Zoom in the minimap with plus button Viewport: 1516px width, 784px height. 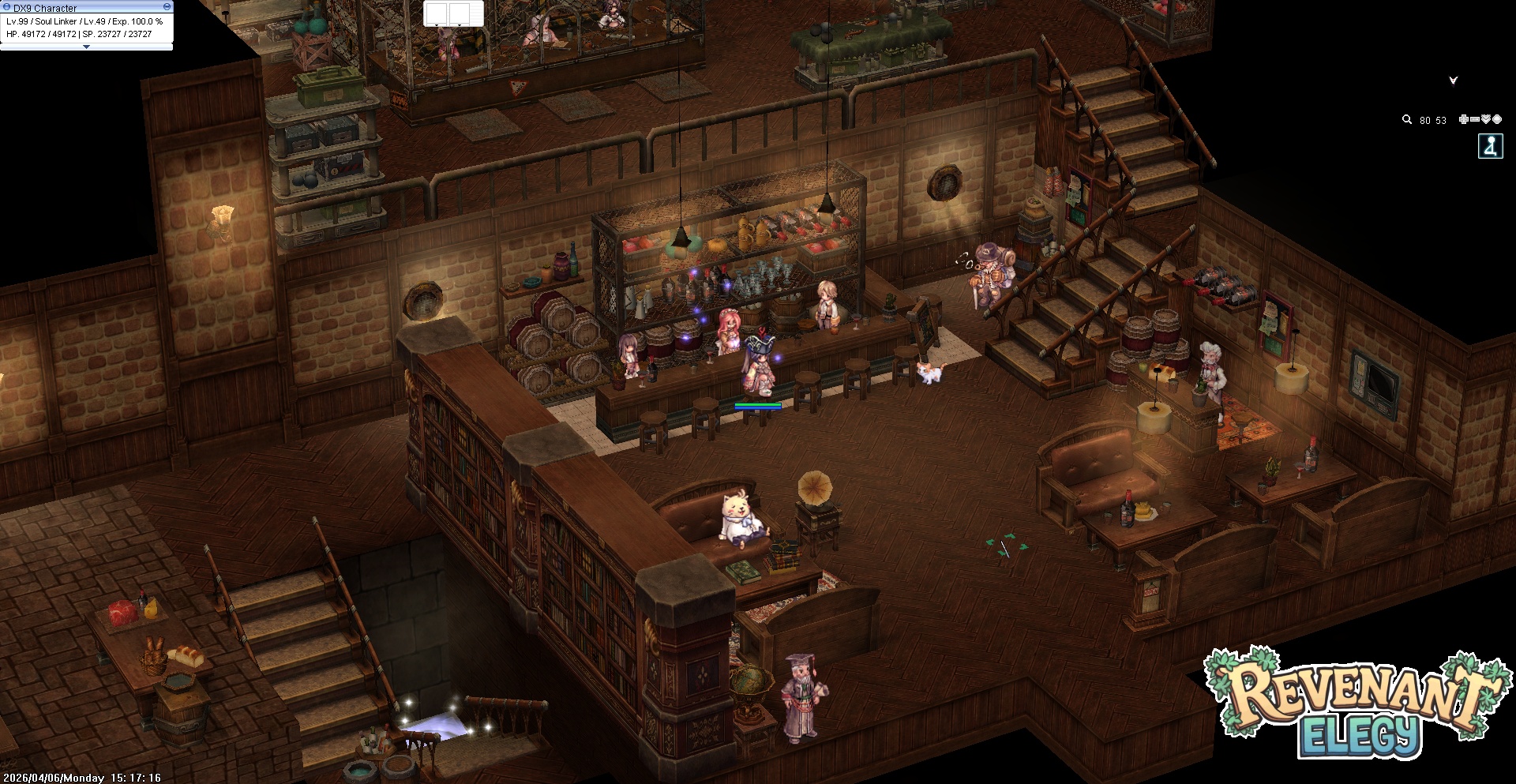coord(1463,120)
